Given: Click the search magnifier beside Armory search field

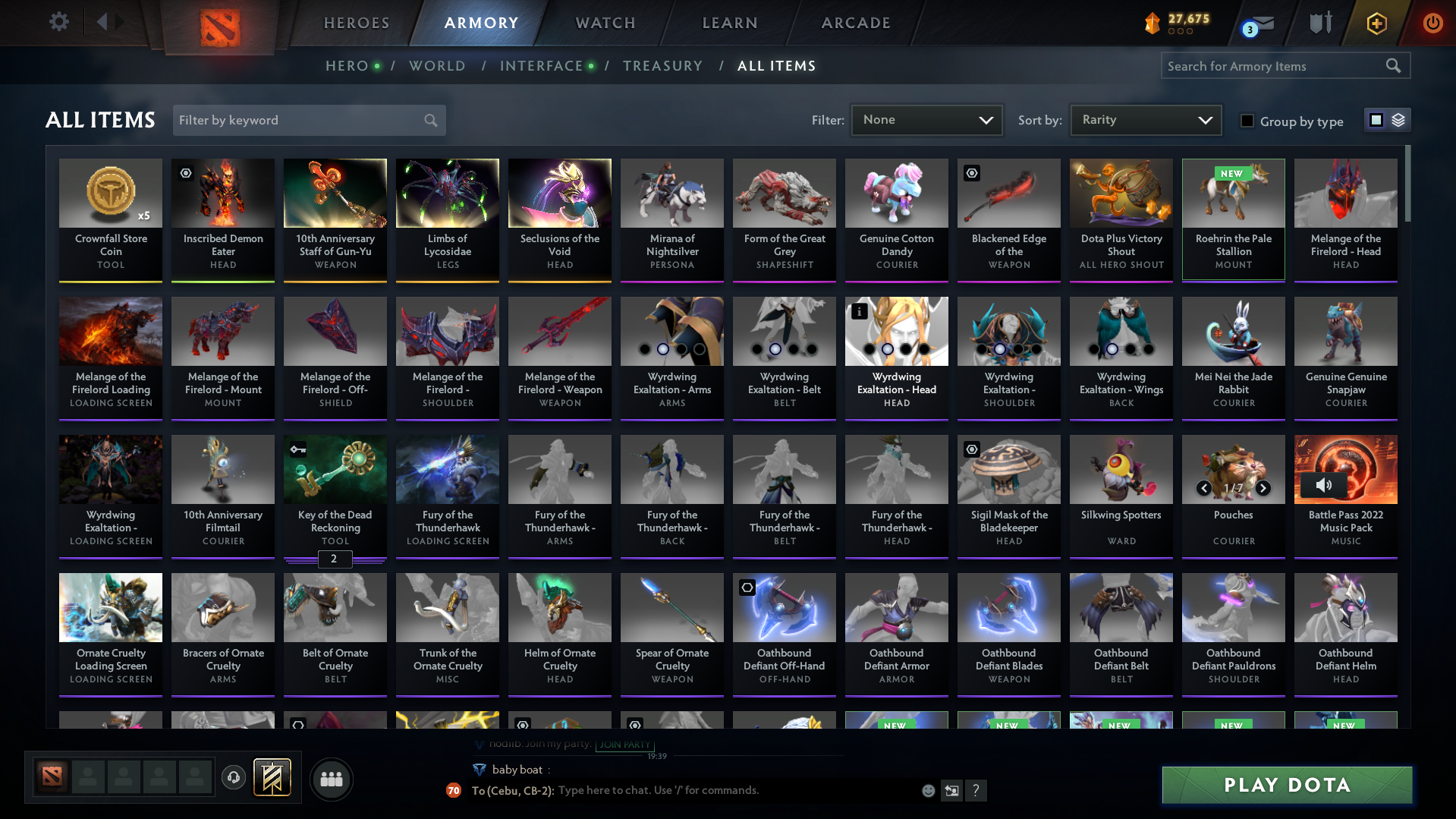Looking at the screenshot, I should coord(1393,65).
